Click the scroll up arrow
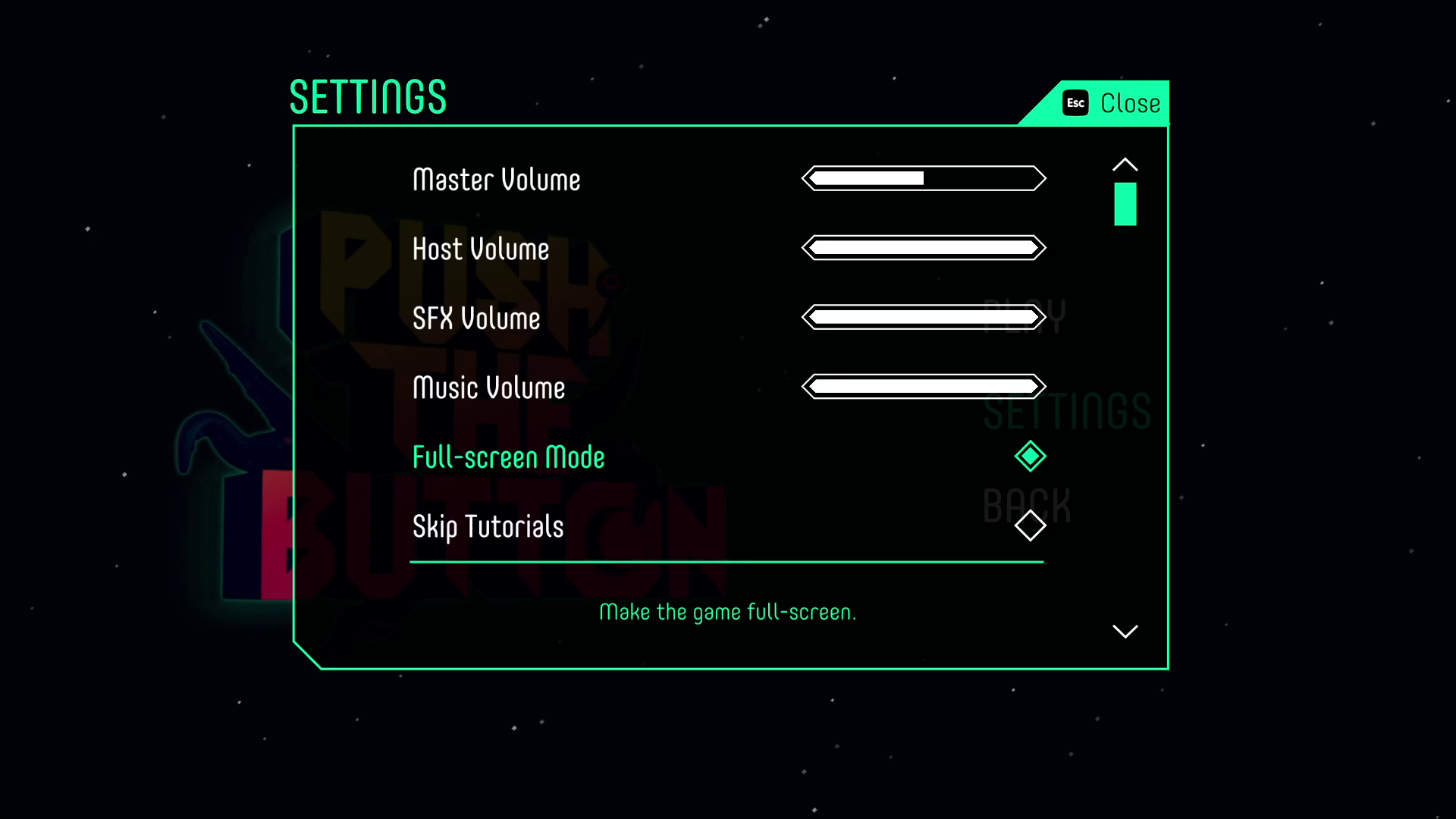This screenshot has height=819, width=1456. [1125, 165]
